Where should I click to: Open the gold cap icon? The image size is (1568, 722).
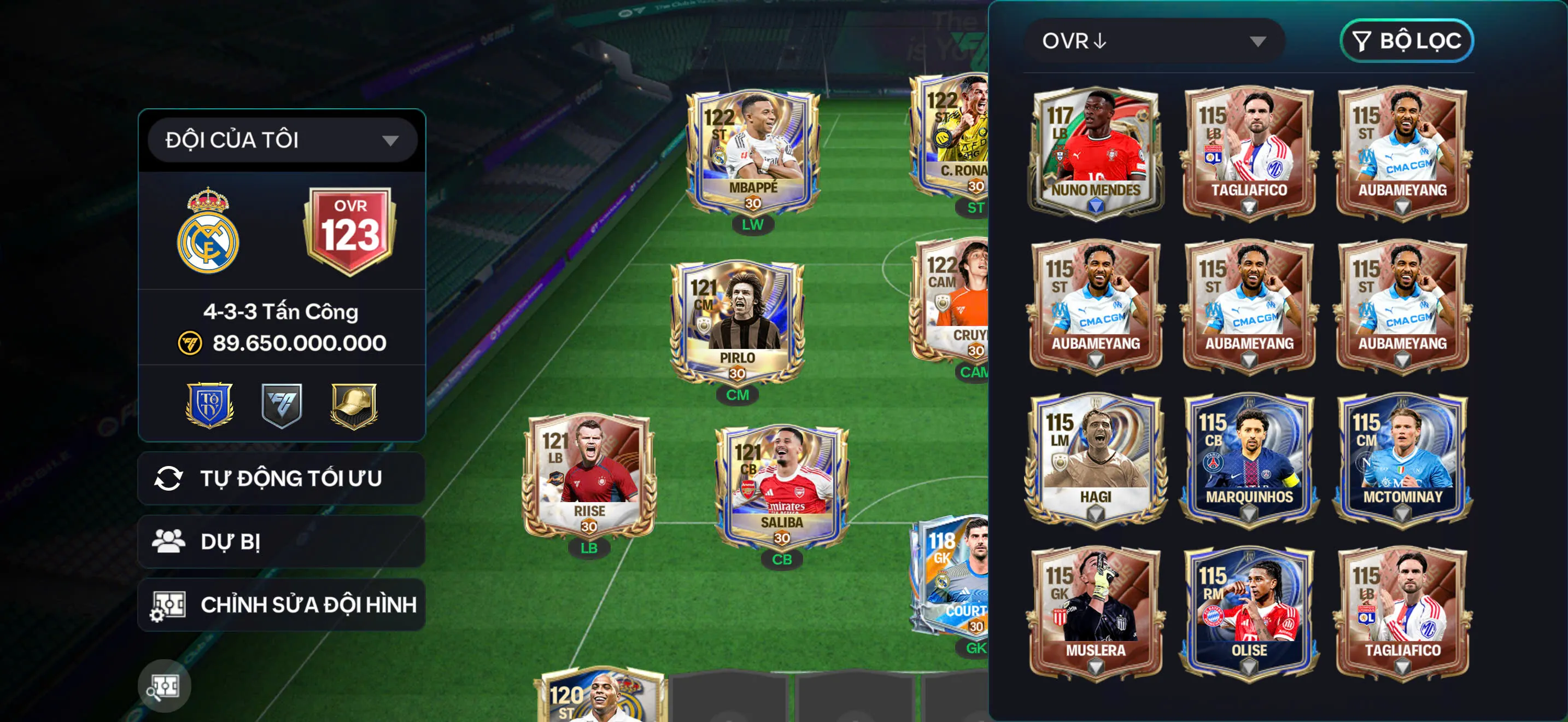[354, 405]
